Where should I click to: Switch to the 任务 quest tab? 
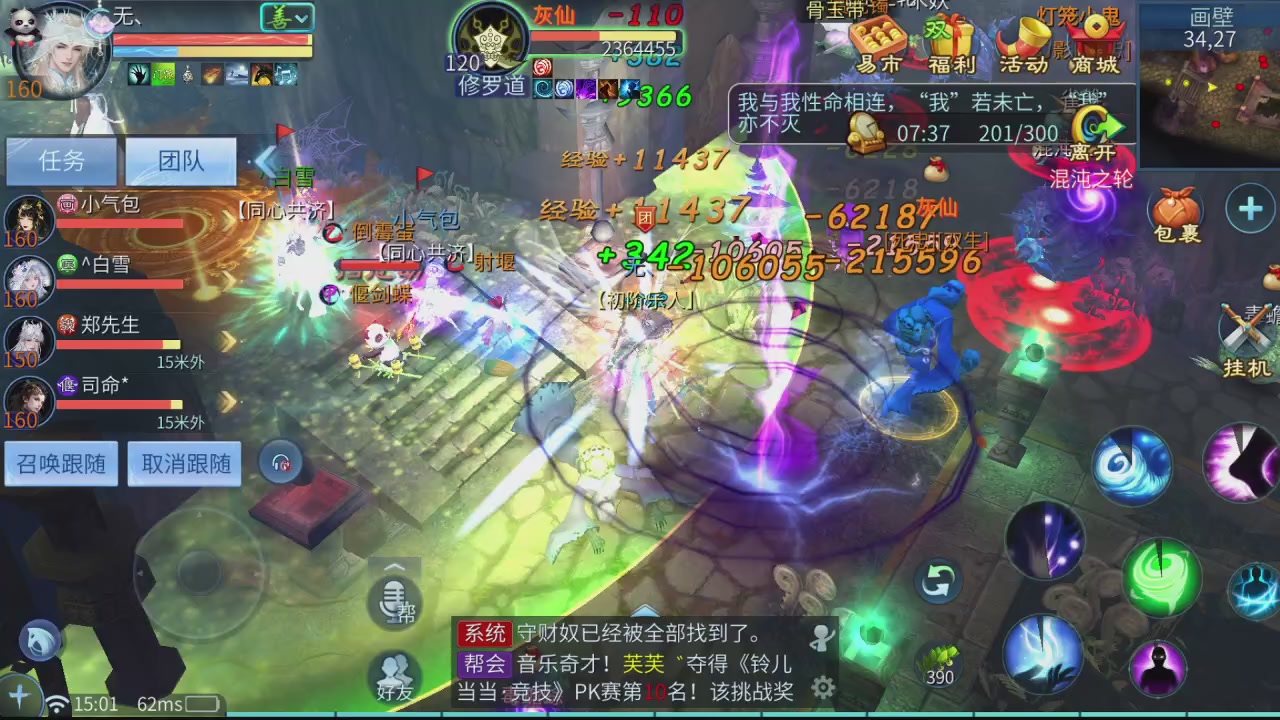coord(62,161)
